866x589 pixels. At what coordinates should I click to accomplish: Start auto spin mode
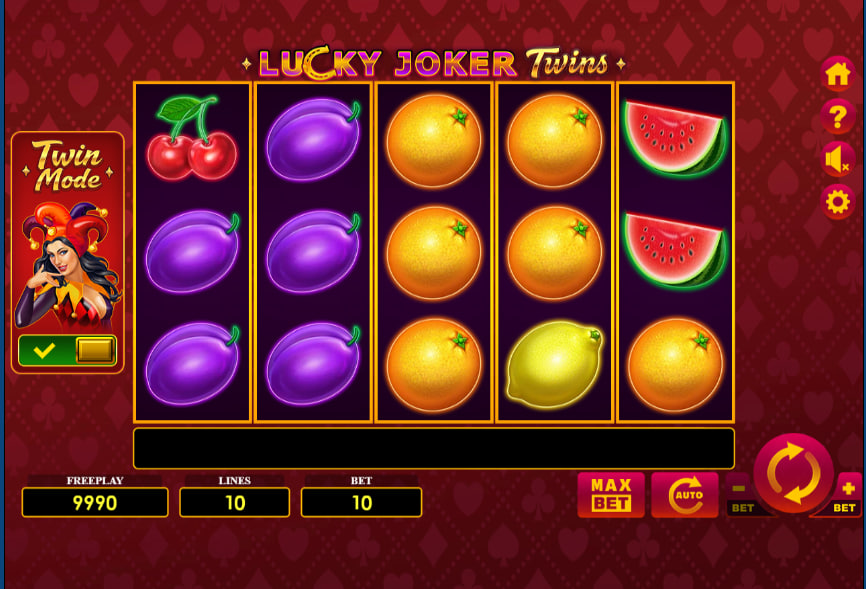coord(685,494)
